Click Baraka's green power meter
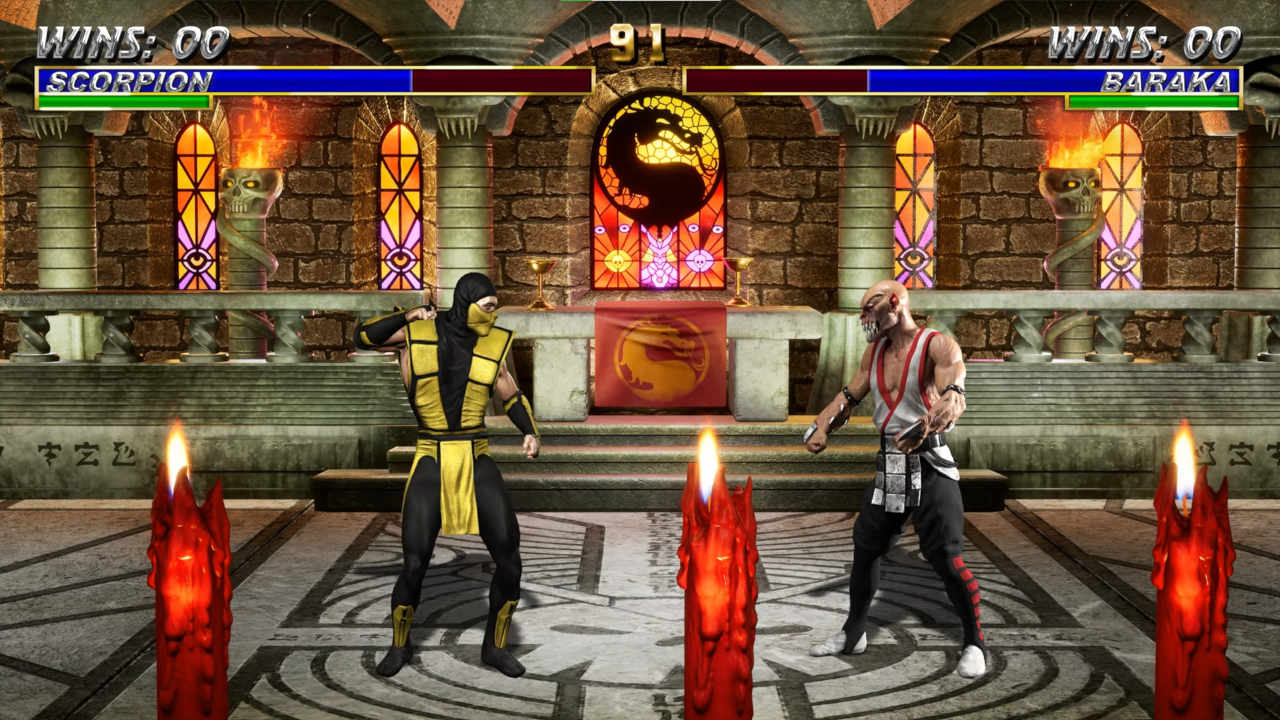Screen dimensions: 1280x720 tap(1155, 101)
